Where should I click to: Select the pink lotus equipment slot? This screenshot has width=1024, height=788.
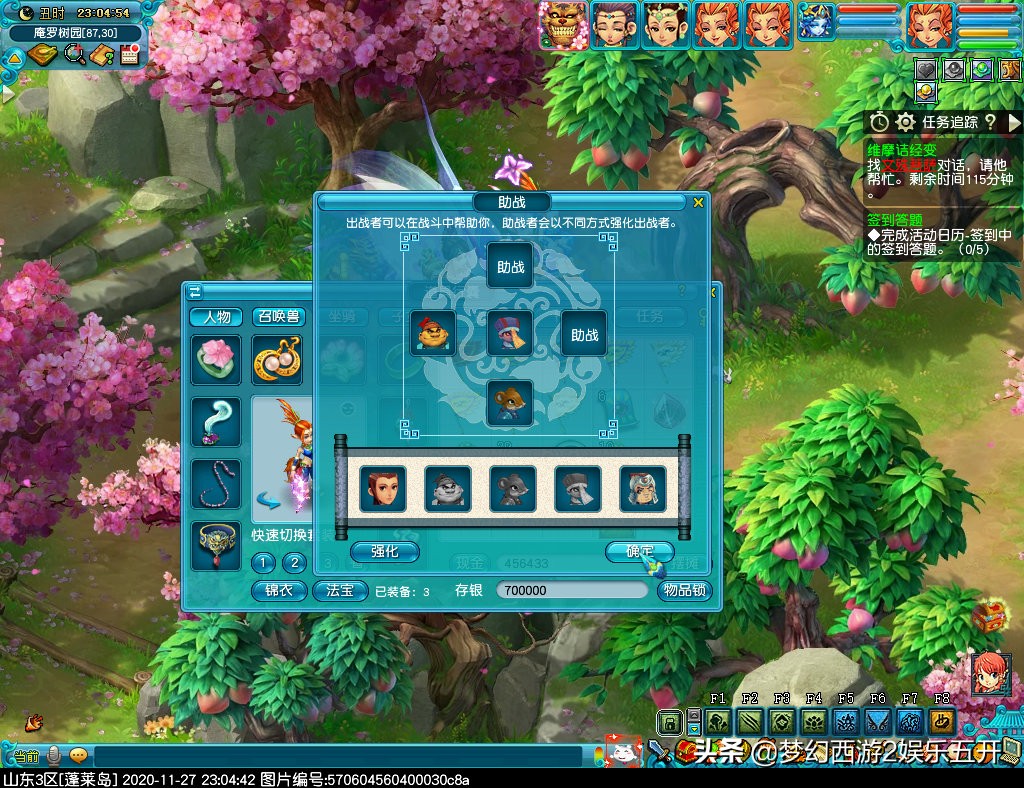point(216,360)
